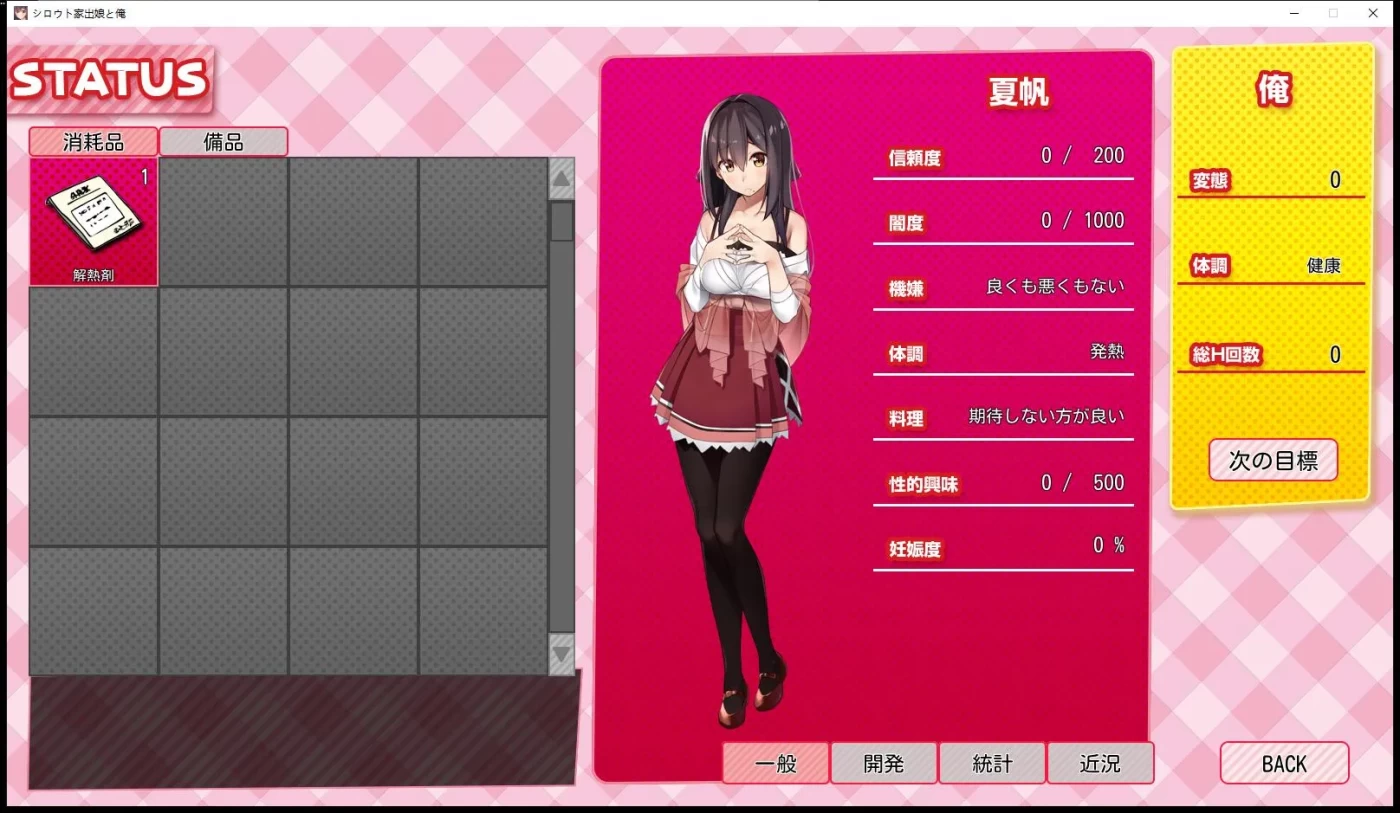The height and width of the screenshot is (813, 1400).
Task: Open the 近況 tab
Action: click(1101, 763)
